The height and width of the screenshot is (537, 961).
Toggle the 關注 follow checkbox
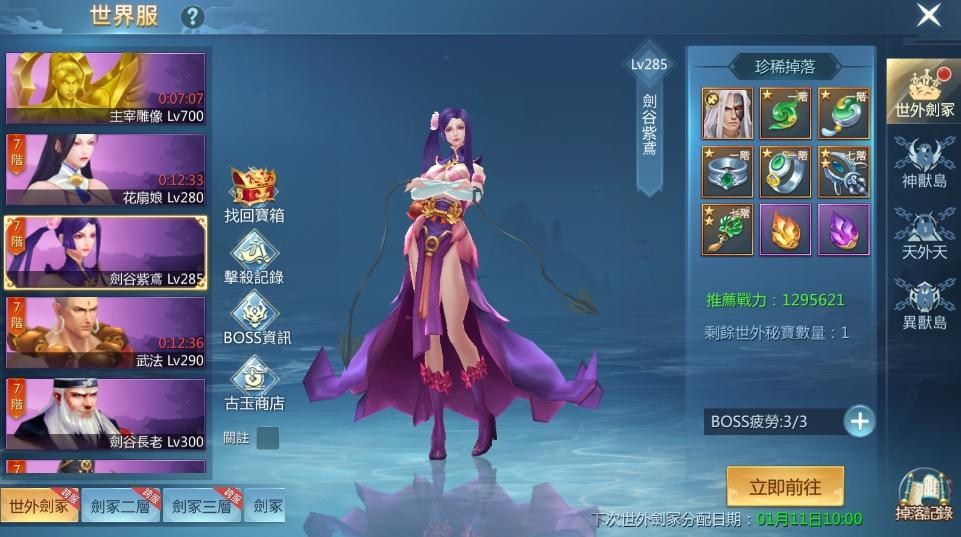[267, 438]
